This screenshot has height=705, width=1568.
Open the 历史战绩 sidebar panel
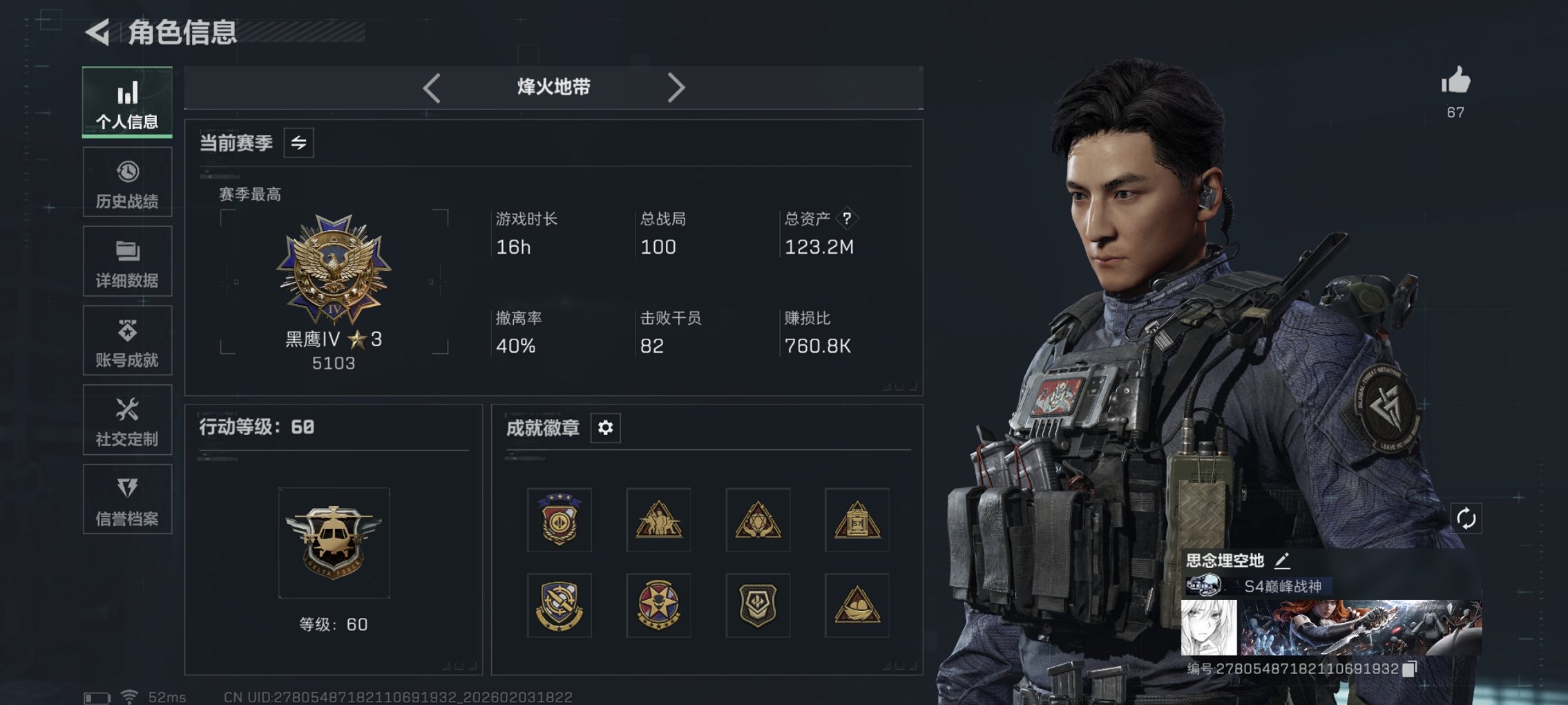point(126,182)
